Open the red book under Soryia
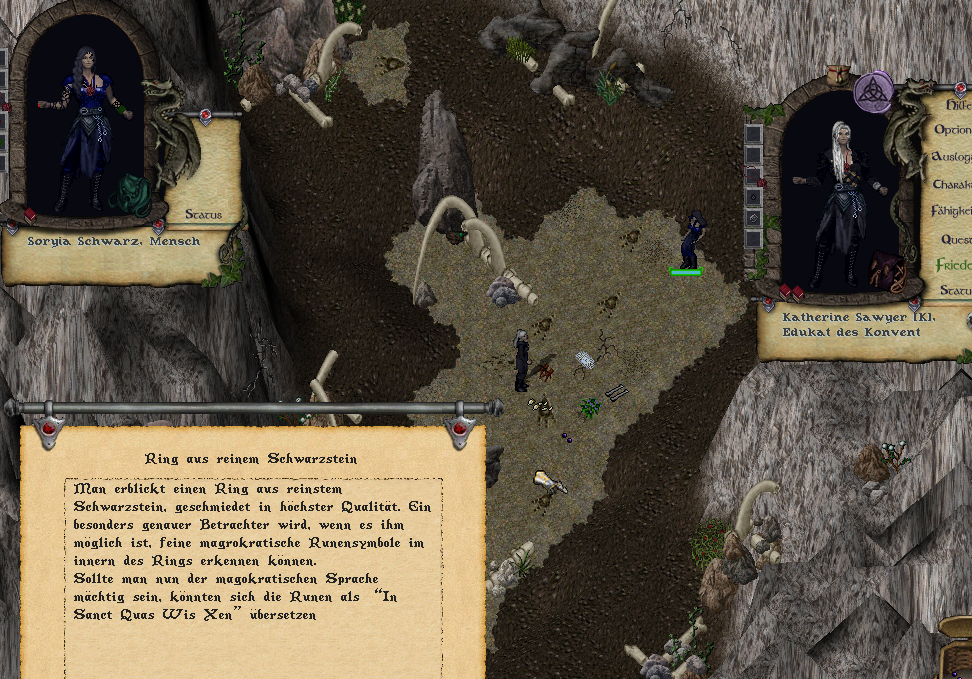The height and width of the screenshot is (679, 972). click(30, 214)
